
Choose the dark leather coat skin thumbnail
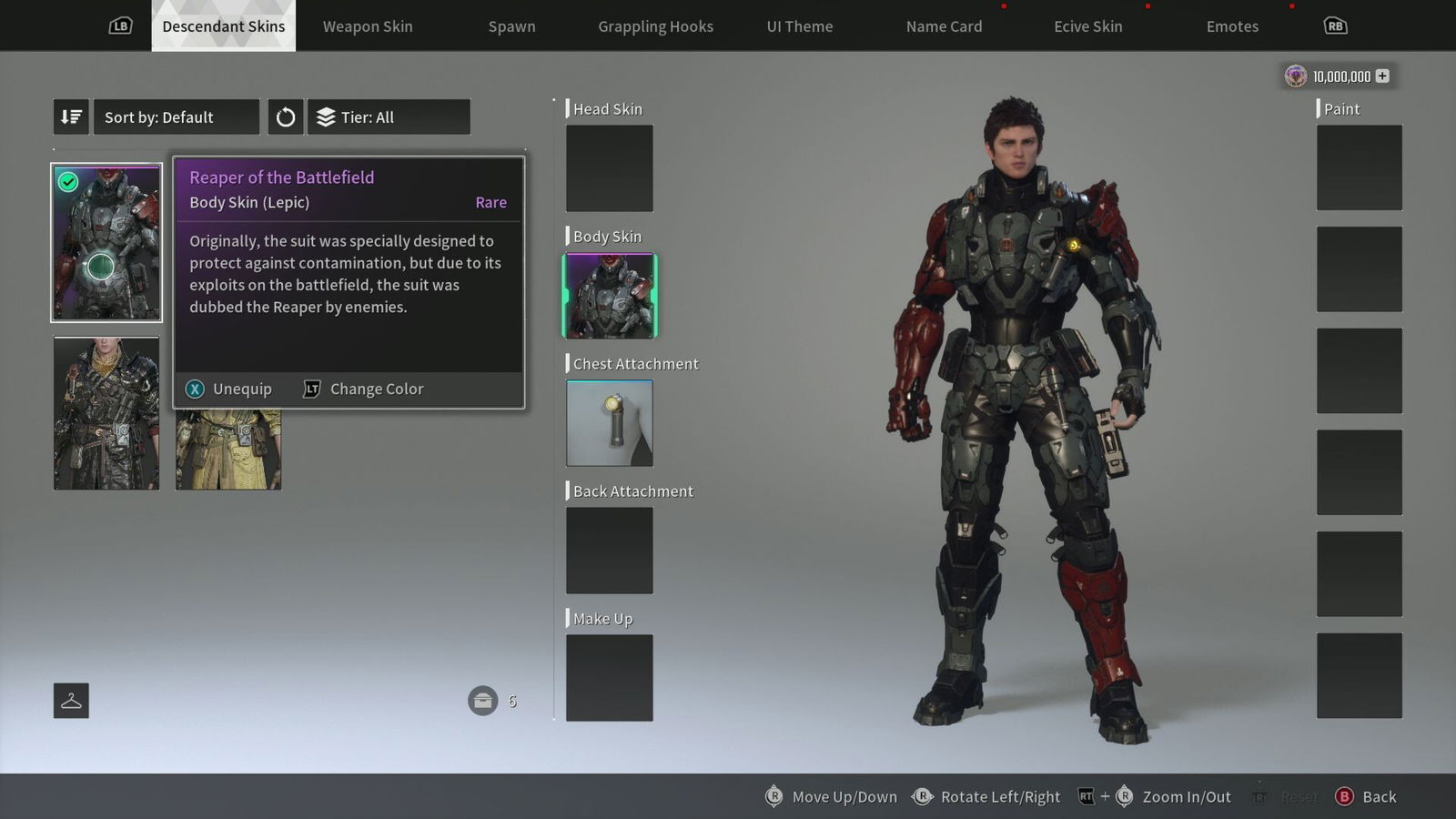pyautogui.click(x=106, y=413)
